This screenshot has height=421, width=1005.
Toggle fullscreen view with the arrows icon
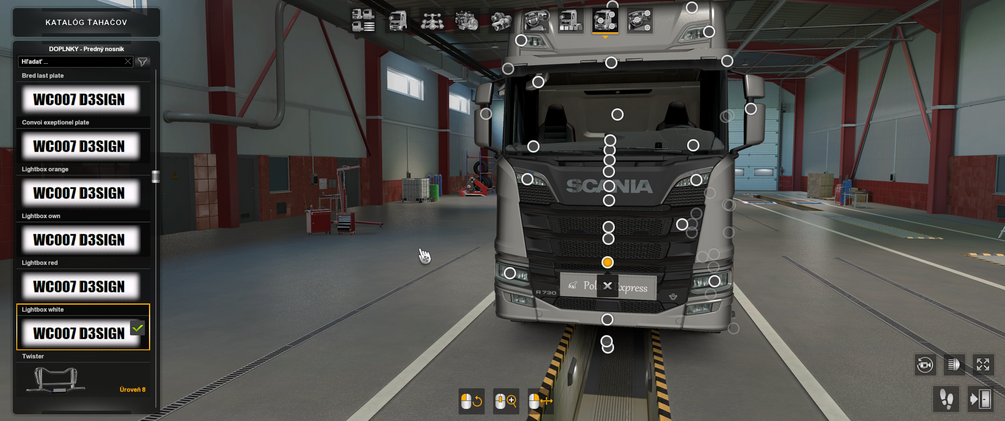(x=983, y=365)
